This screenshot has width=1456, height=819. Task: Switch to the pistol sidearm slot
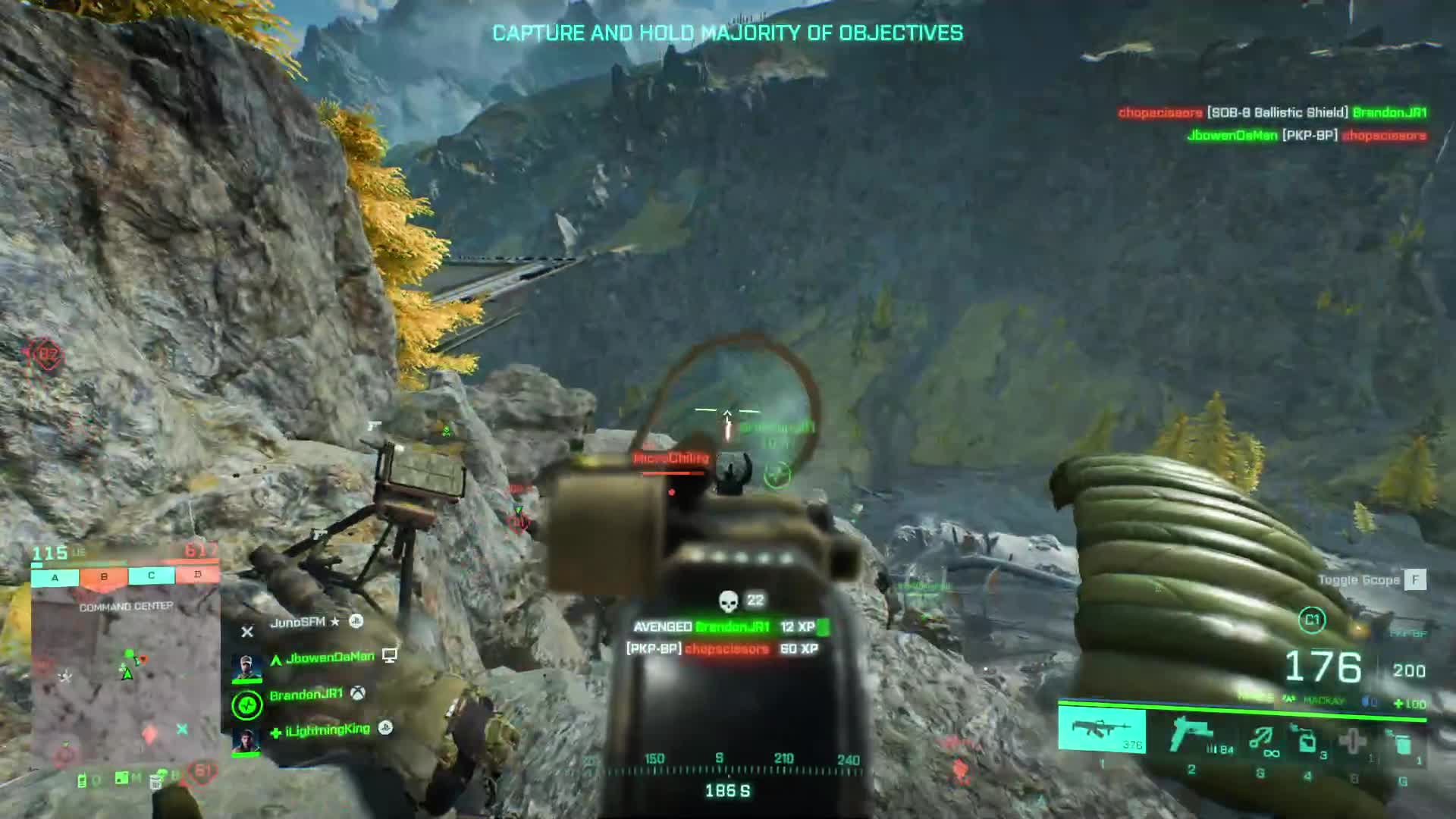1191,735
